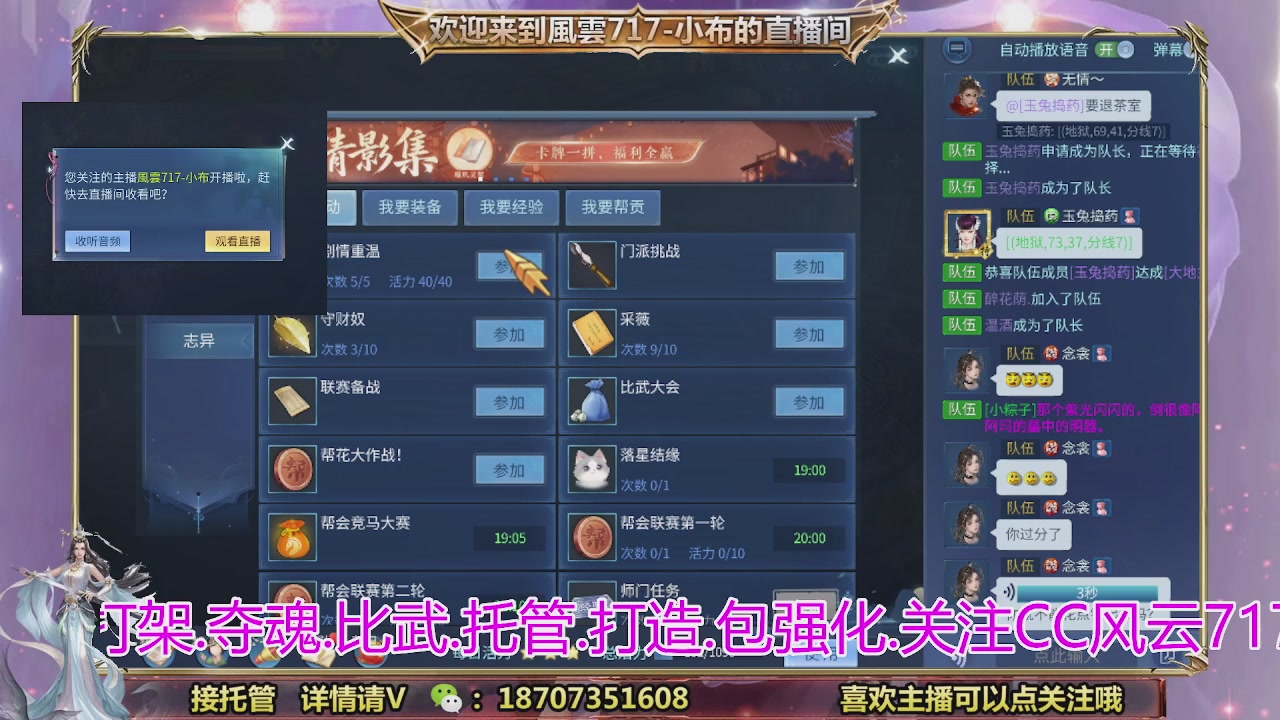Viewport: 1280px width, 720px height.
Task: Click the 观看直播 button in the popup
Action: tap(237, 241)
